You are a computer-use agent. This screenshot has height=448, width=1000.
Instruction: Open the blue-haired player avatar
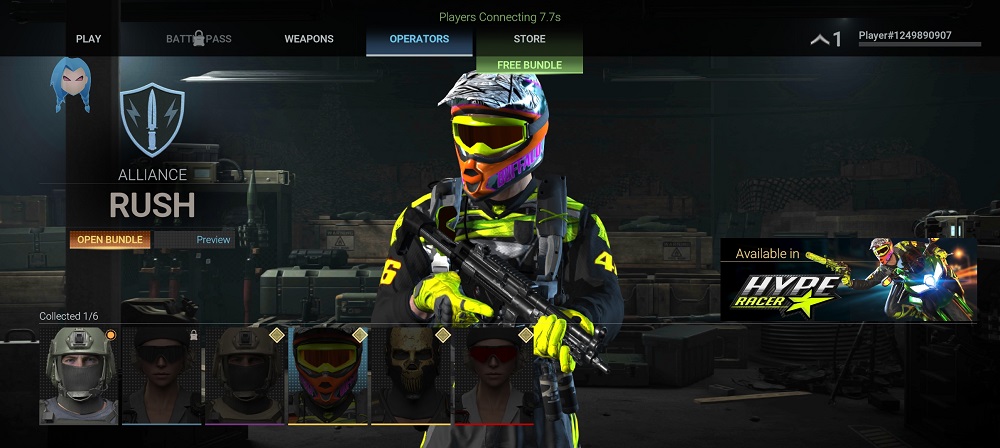[x=71, y=85]
